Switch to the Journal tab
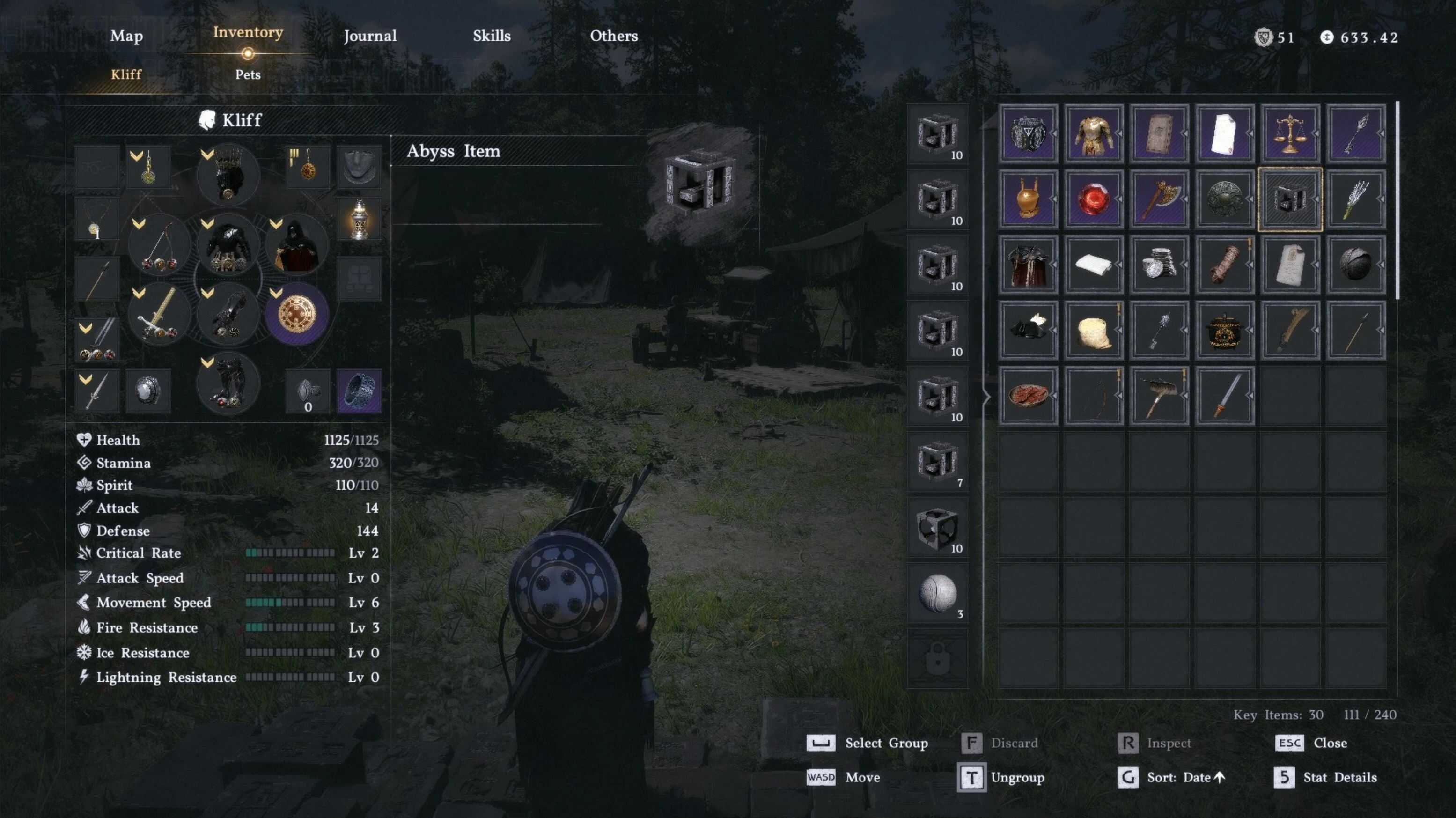Image resolution: width=1456 pixels, height=818 pixels. coord(370,36)
